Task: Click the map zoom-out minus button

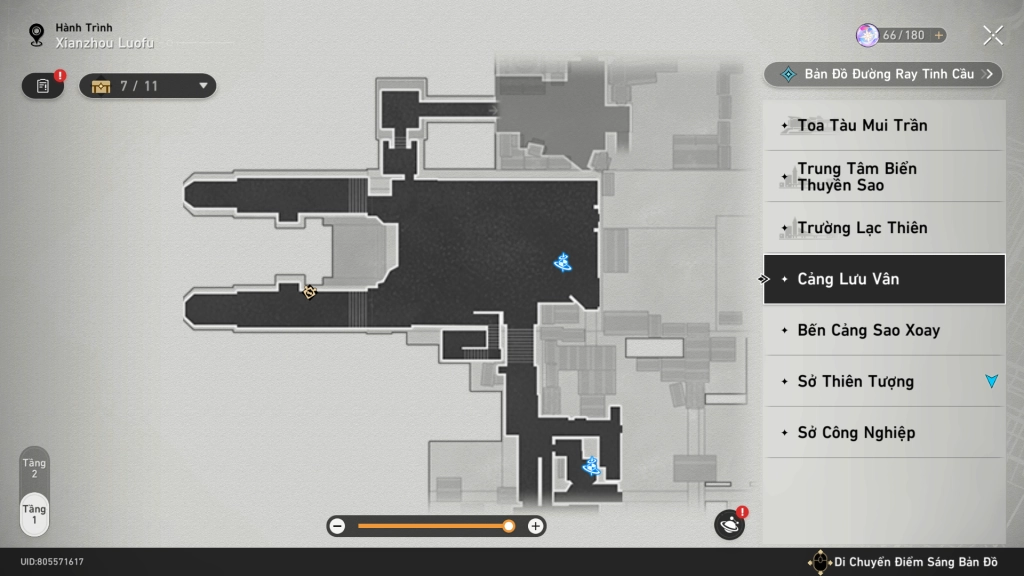Action: click(338, 526)
